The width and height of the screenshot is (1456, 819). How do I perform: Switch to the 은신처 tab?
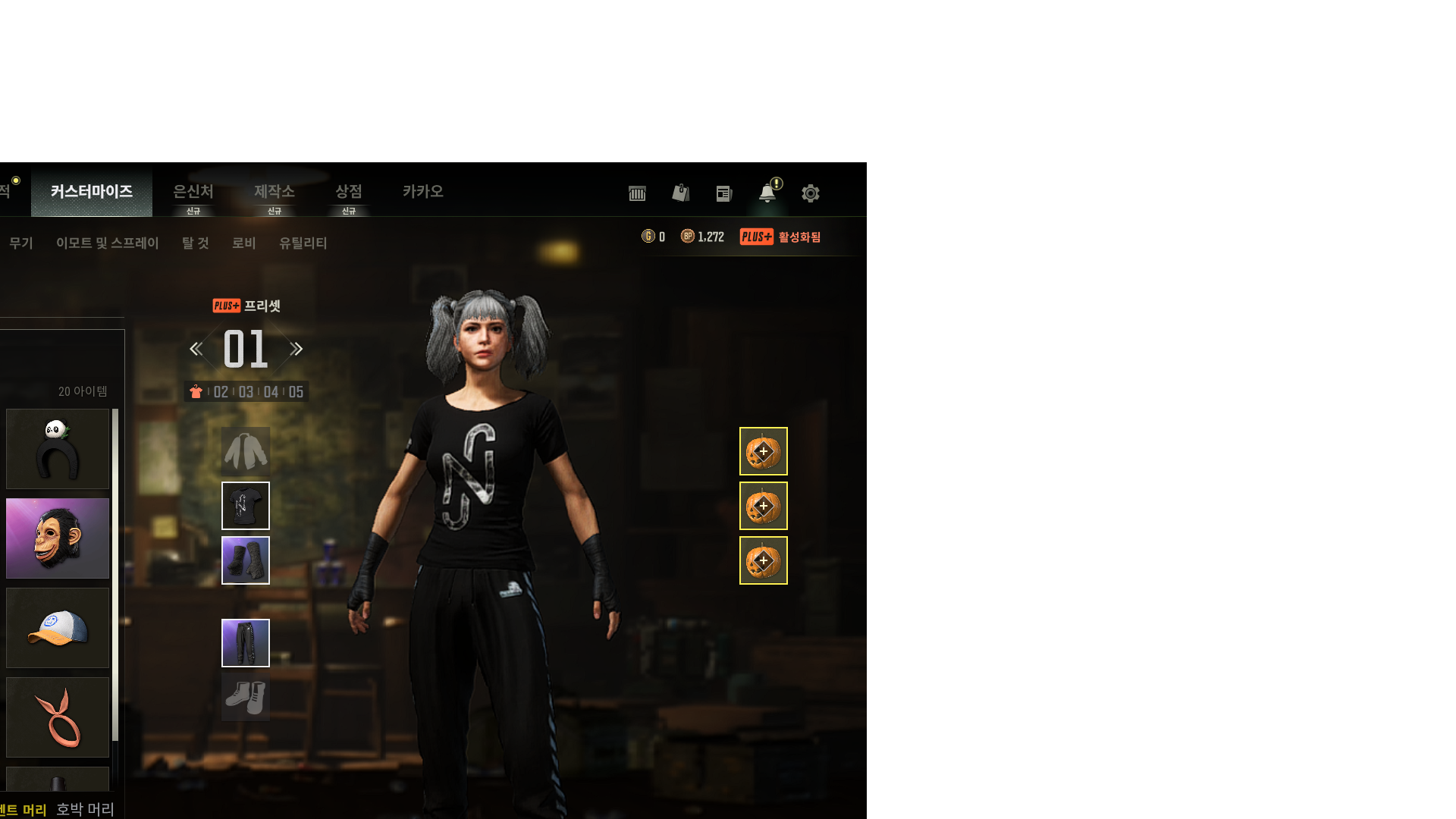coord(193,192)
